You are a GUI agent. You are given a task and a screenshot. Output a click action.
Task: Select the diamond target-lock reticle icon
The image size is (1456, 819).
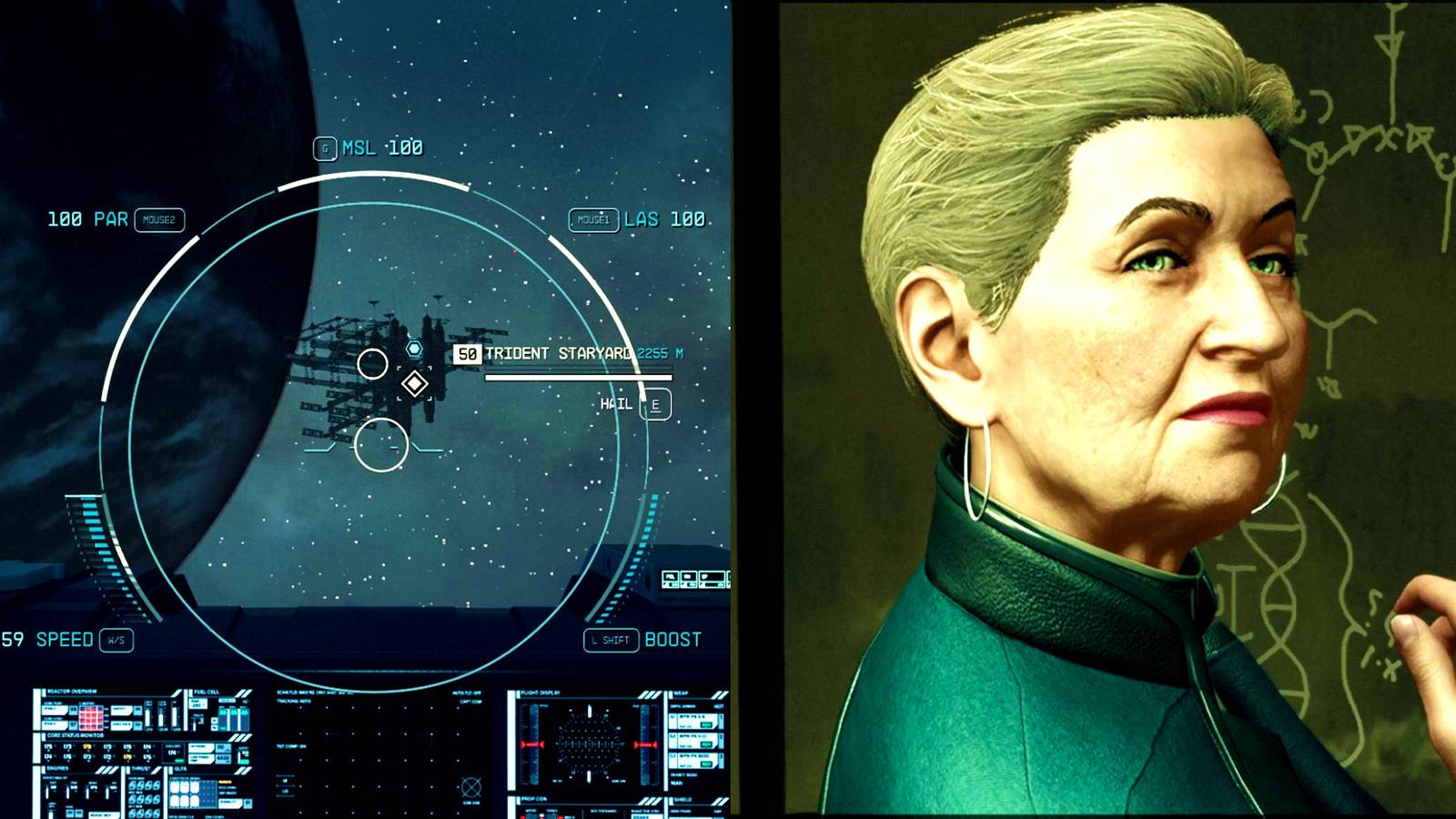(x=415, y=383)
